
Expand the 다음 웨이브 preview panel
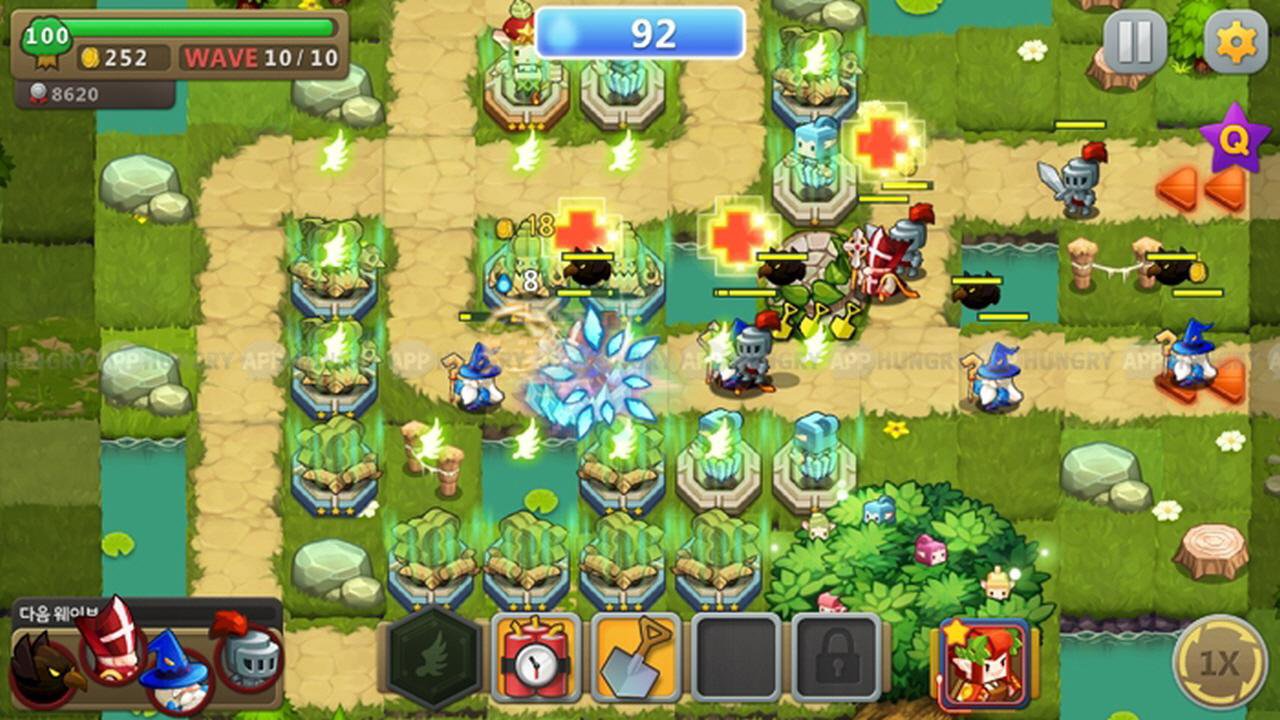[60, 610]
